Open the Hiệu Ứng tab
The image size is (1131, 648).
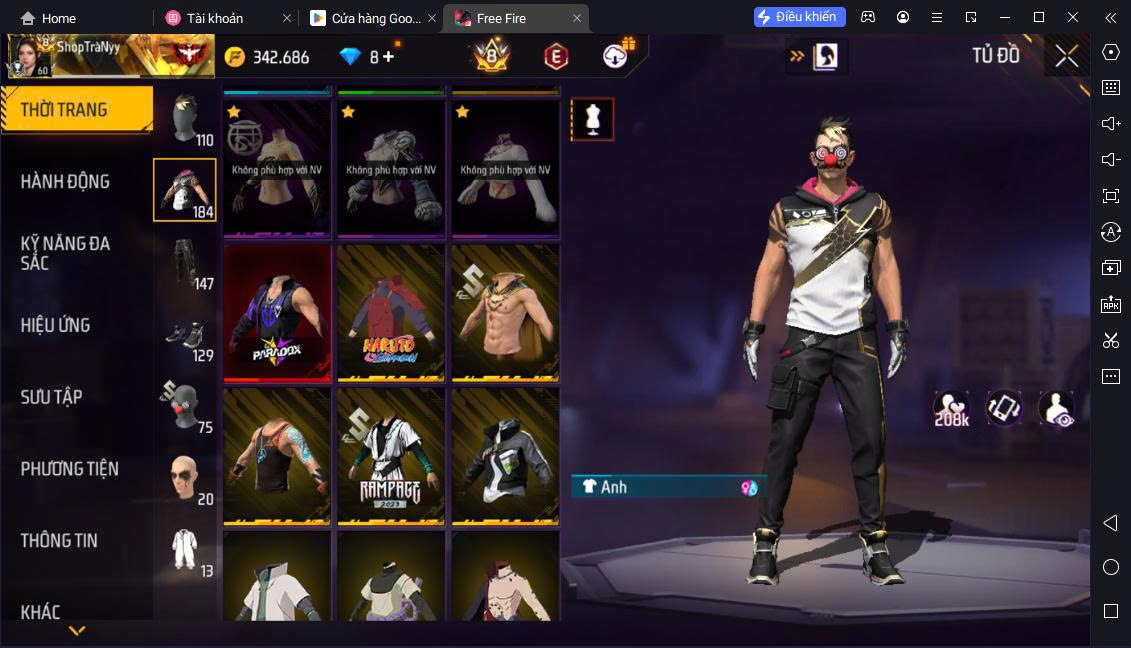(56, 325)
